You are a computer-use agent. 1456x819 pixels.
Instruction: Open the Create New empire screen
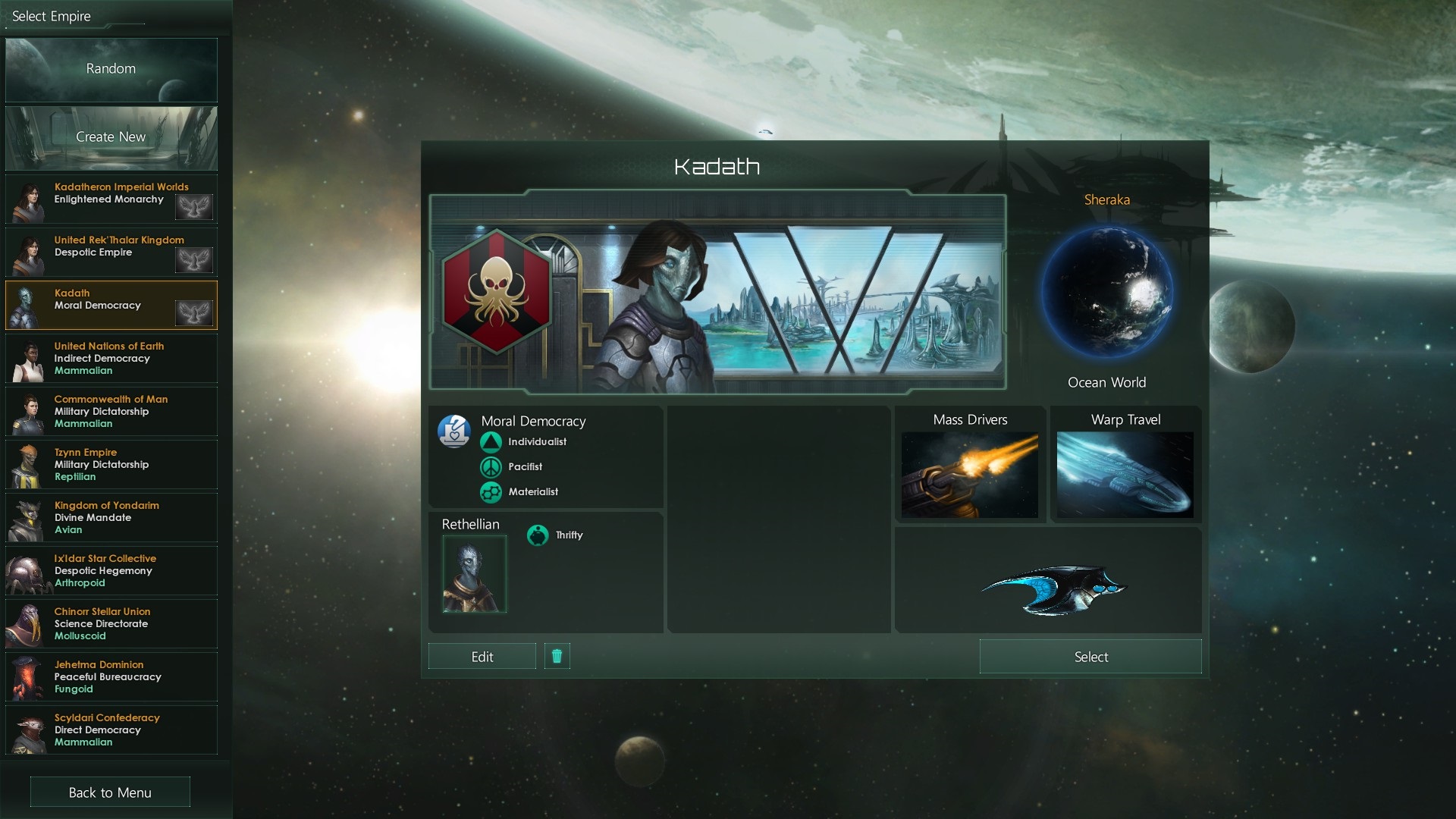pyautogui.click(x=111, y=137)
